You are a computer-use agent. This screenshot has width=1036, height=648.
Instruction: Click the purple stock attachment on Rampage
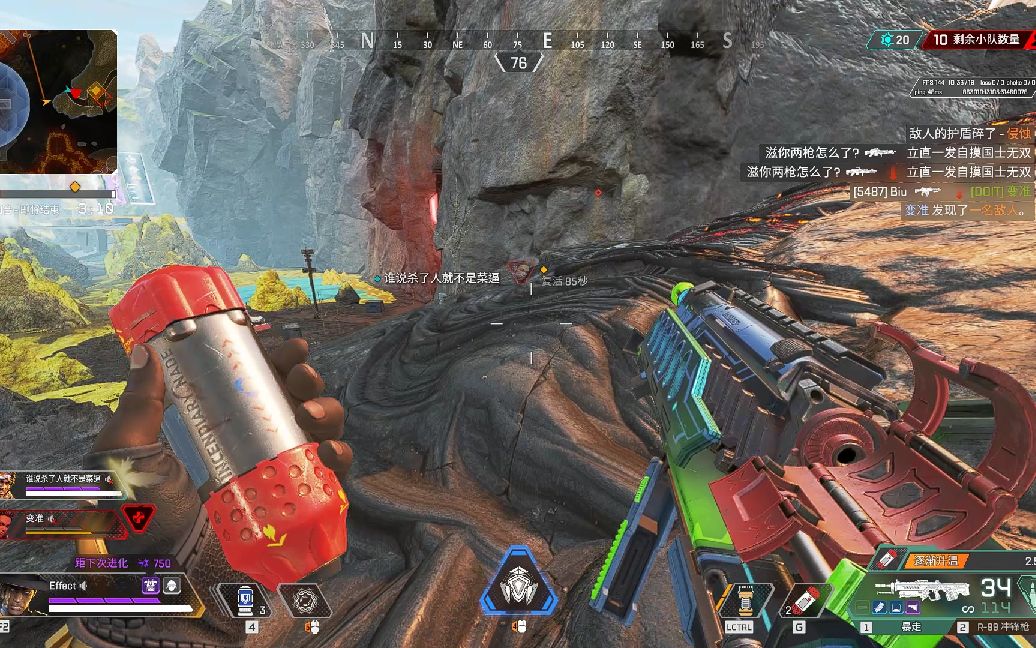[x=915, y=609]
